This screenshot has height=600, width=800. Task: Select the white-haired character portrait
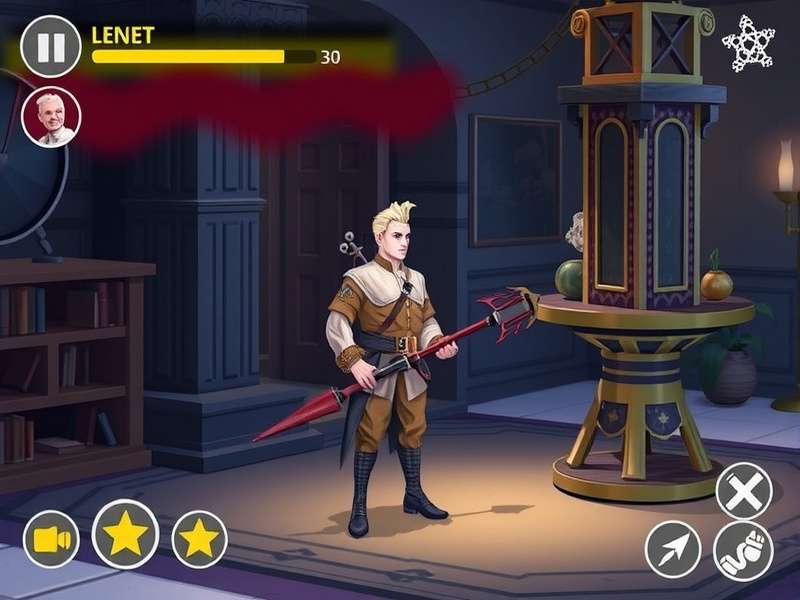(51, 116)
